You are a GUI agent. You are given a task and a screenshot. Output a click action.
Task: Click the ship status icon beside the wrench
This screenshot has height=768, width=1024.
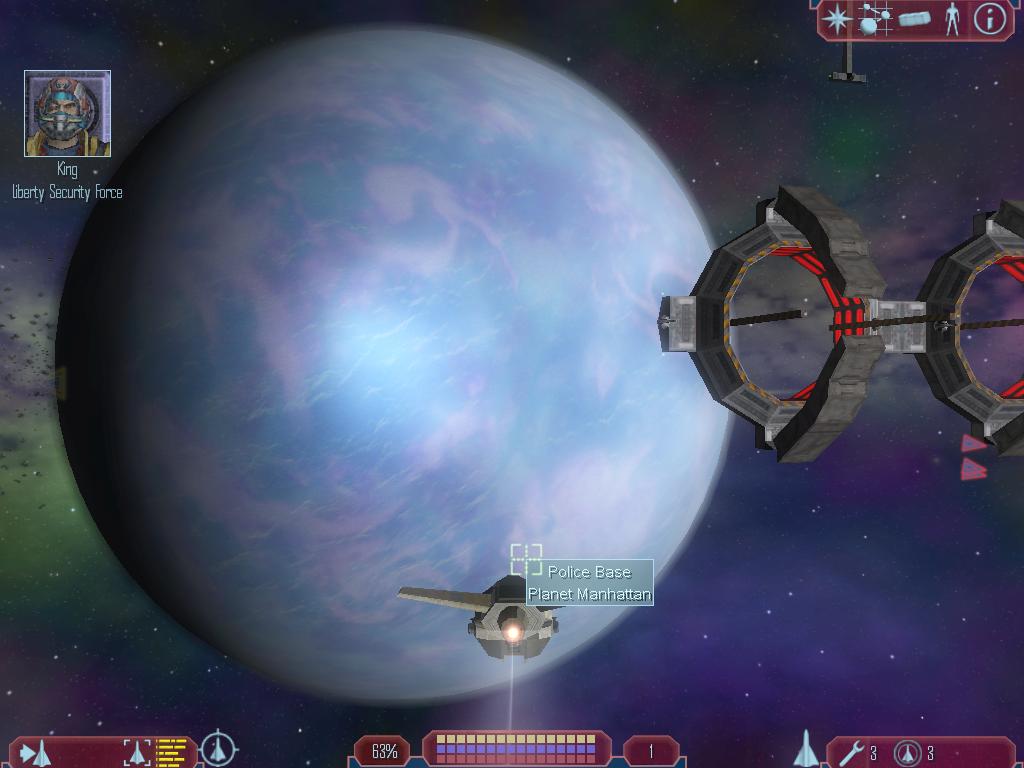pyautogui.click(x=806, y=749)
